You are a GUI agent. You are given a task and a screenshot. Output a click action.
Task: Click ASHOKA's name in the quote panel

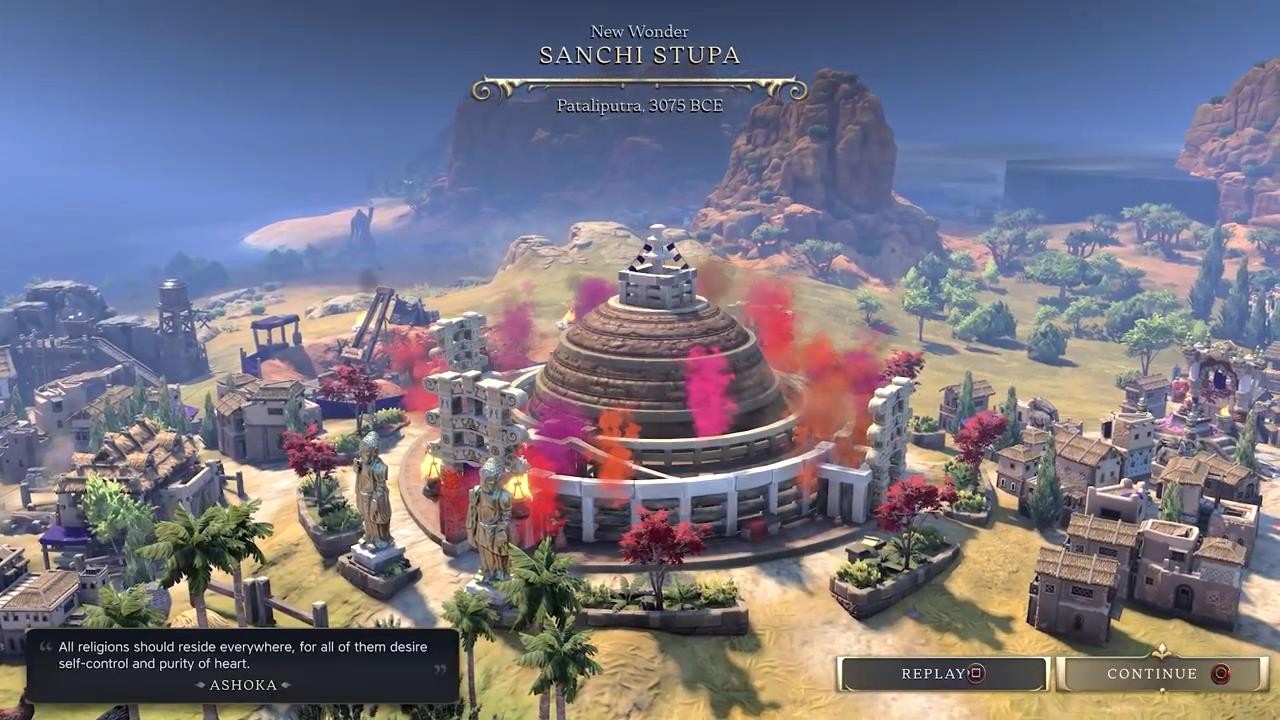pyautogui.click(x=242, y=685)
